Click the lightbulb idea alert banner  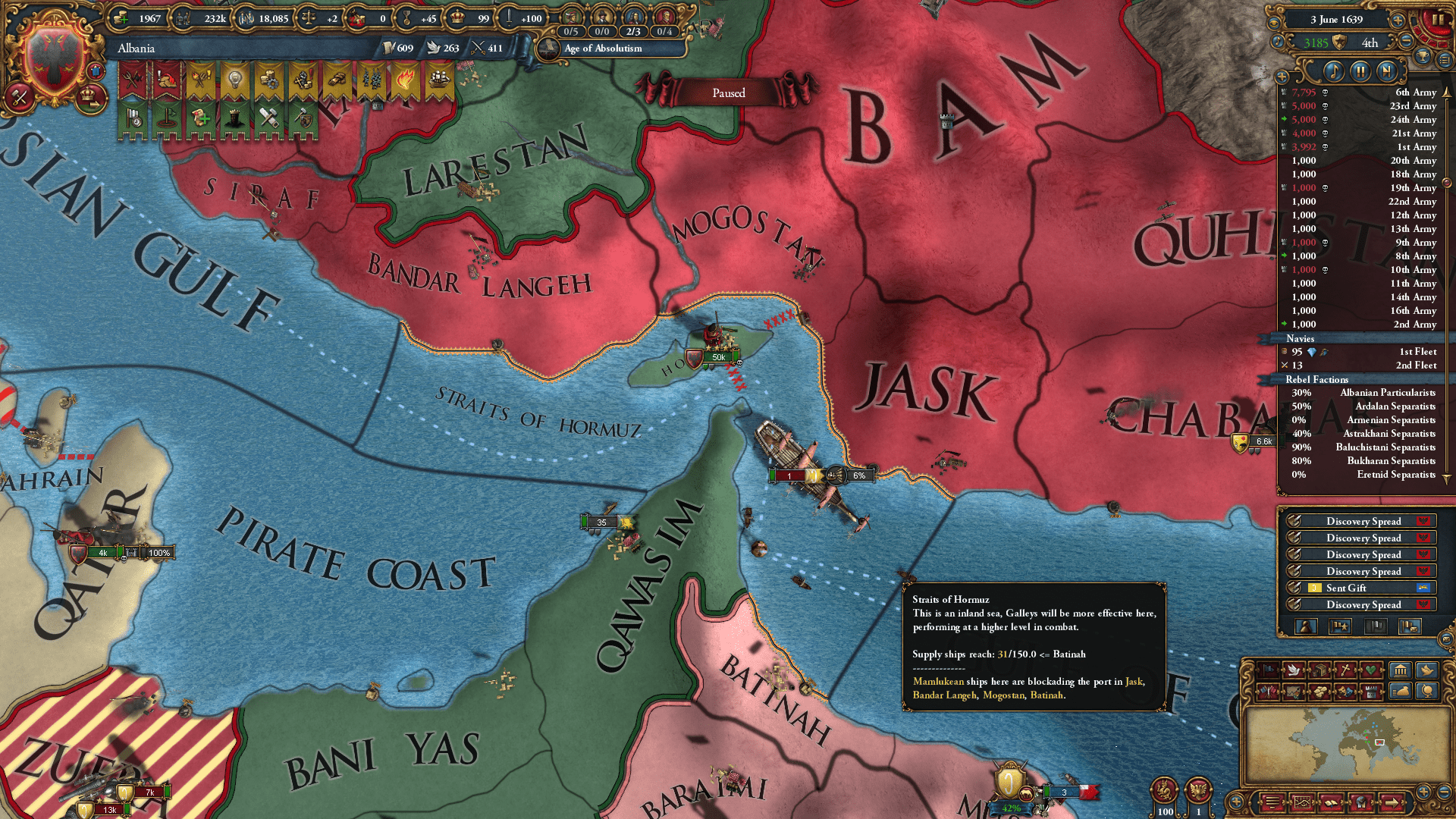[234, 80]
